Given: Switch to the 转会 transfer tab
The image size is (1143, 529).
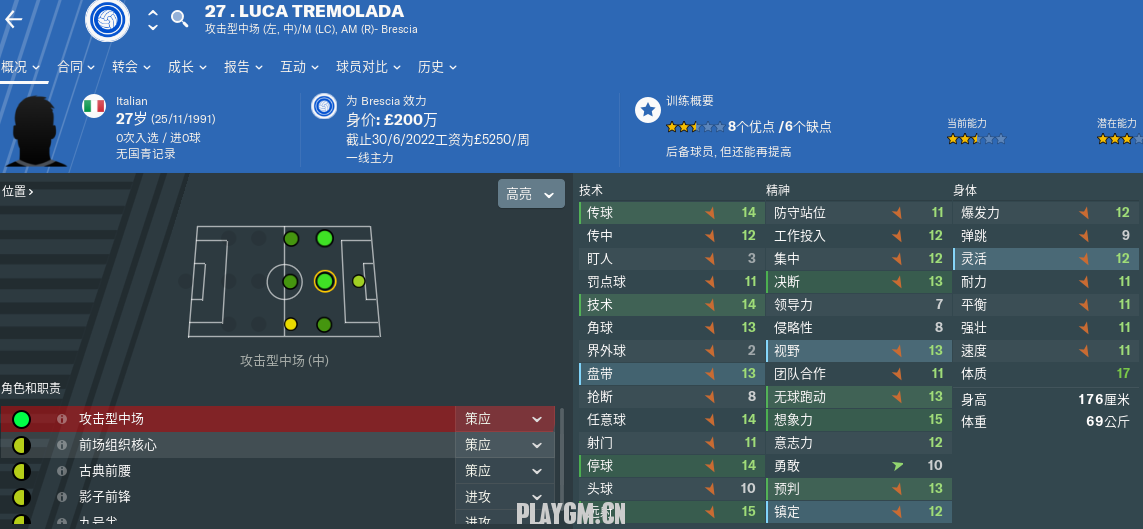Looking at the screenshot, I should tap(131, 67).
